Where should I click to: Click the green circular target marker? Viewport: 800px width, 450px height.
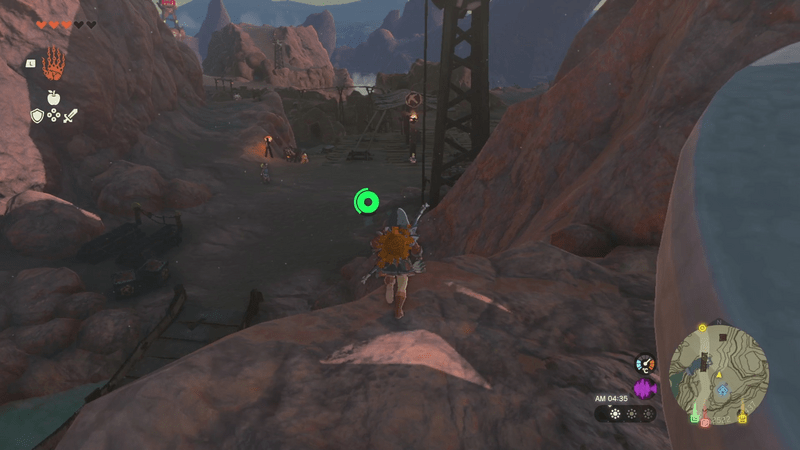click(x=367, y=203)
